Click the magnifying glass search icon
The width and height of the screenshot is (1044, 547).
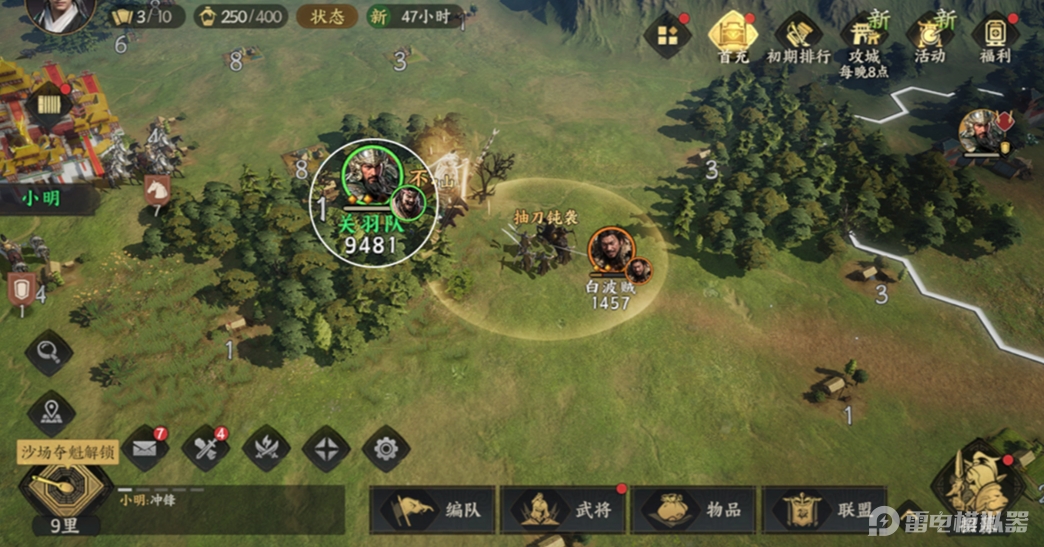[x=49, y=353]
